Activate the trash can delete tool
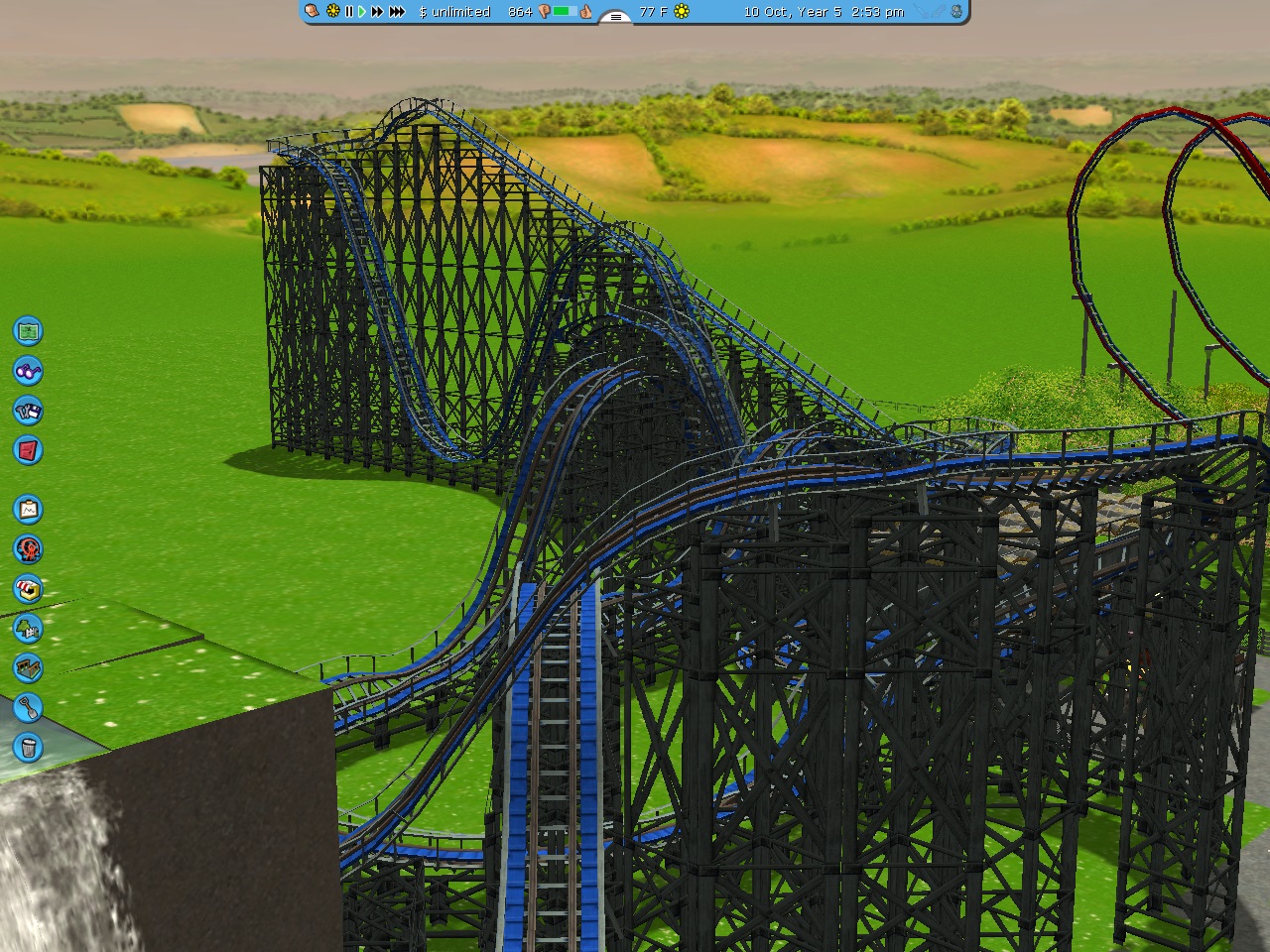This screenshot has height=952, width=1270. point(29,747)
